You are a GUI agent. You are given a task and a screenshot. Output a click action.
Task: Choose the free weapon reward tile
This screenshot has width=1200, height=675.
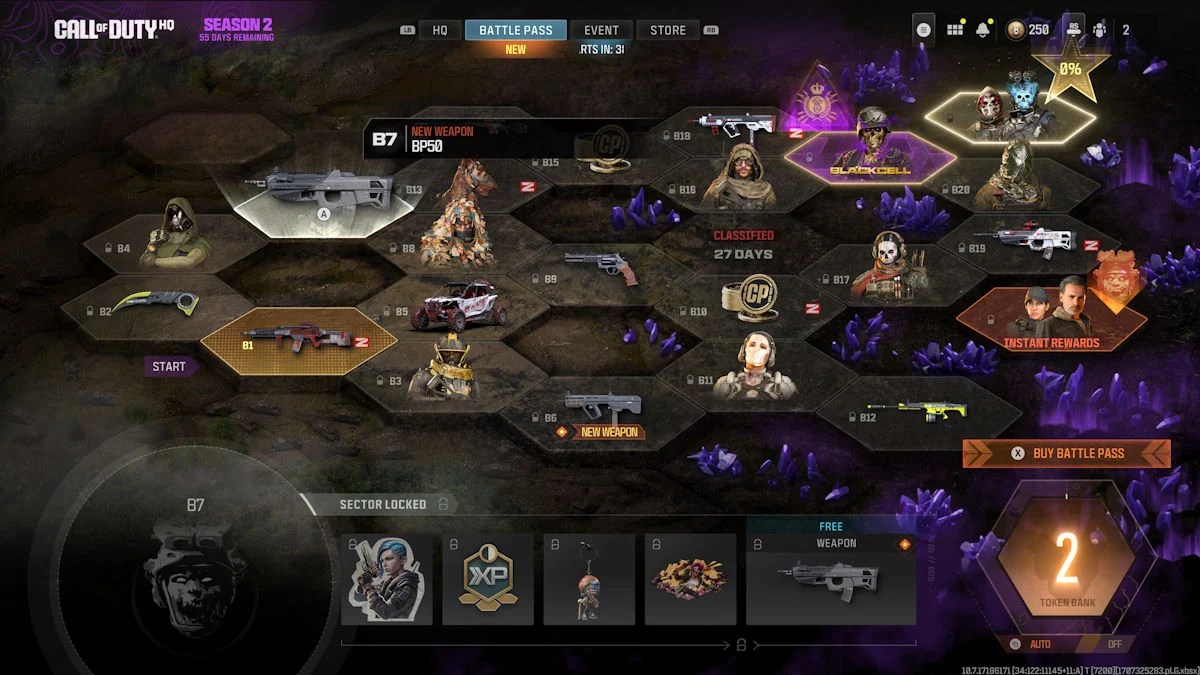tap(831, 579)
